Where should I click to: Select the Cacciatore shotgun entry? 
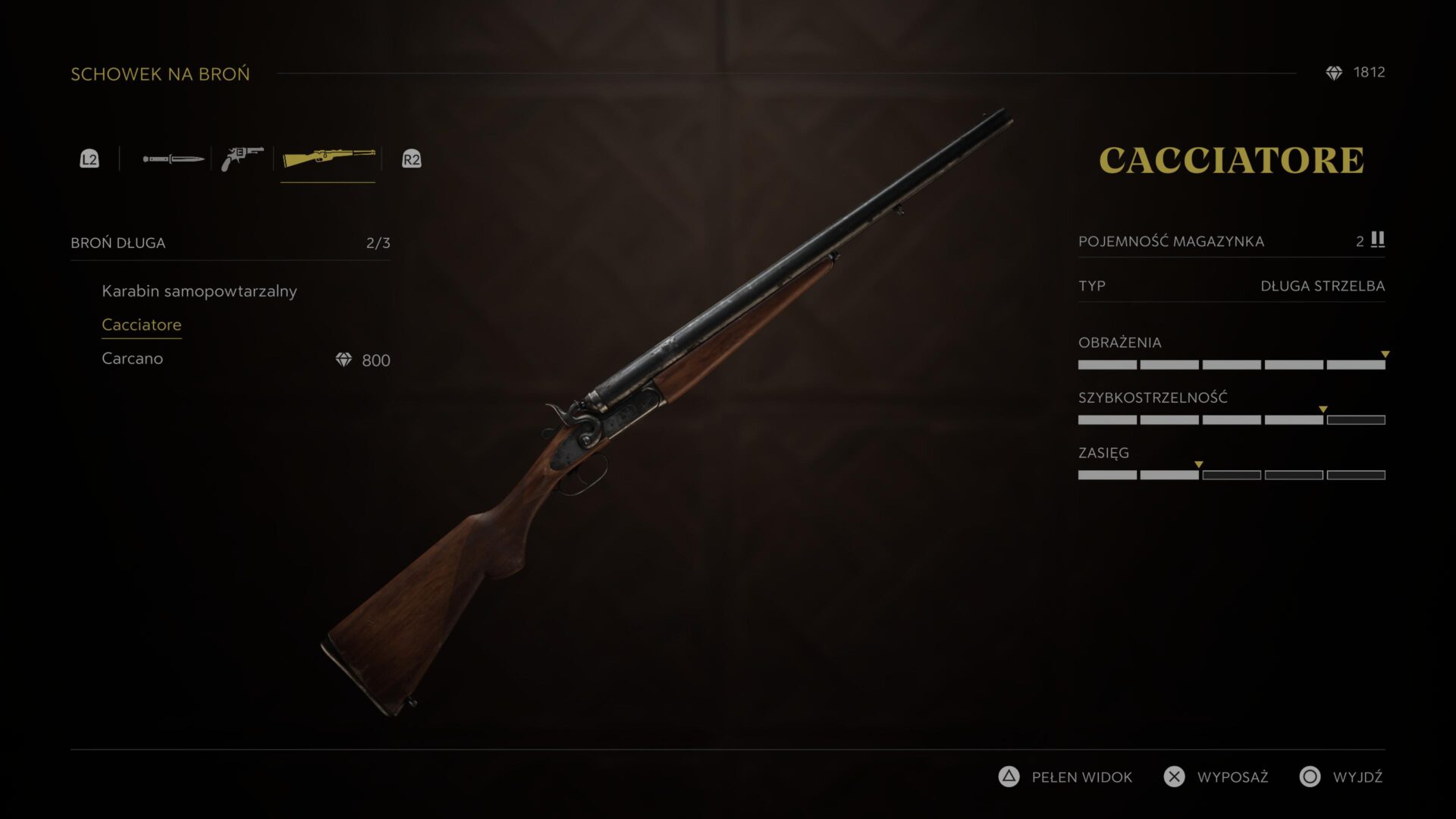tap(142, 325)
